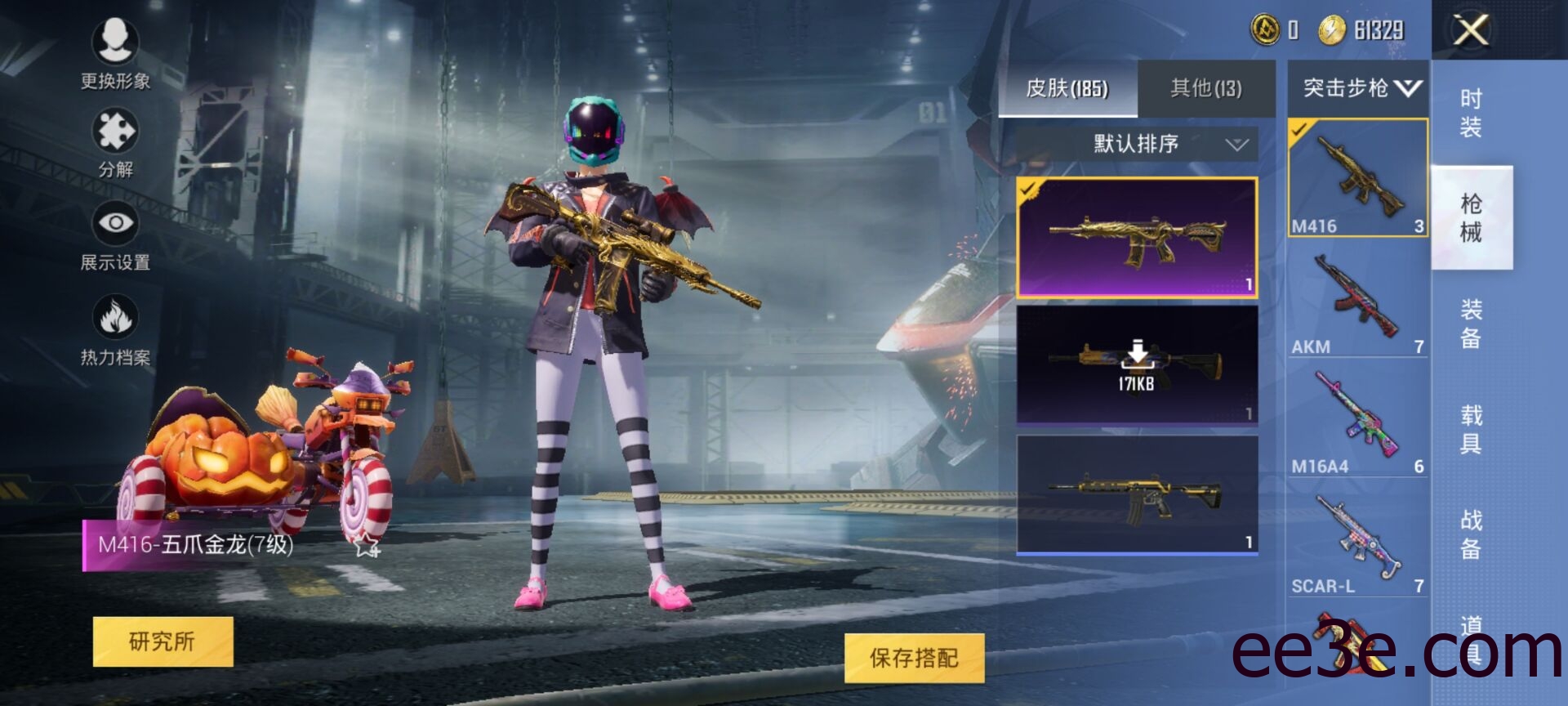Image resolution: width=1568 pixels, height=706 pixels.
Task: Select the golden dragon M416 skin
Action: tap(1136, 237)
